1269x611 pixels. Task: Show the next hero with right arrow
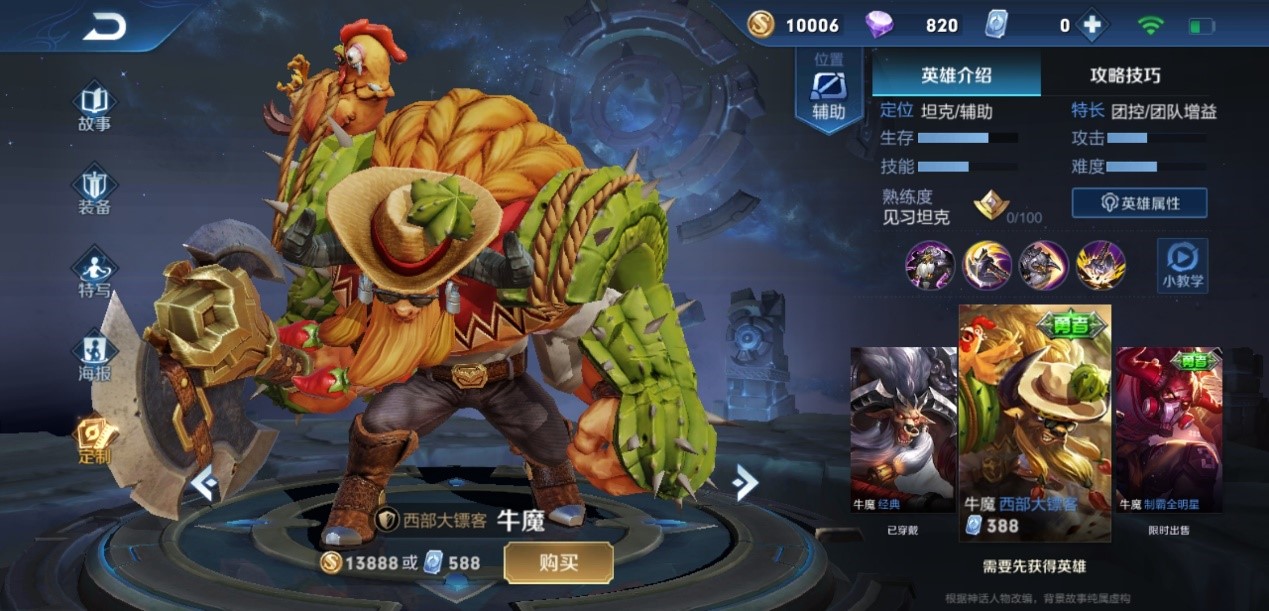click(x=744, y=483)
